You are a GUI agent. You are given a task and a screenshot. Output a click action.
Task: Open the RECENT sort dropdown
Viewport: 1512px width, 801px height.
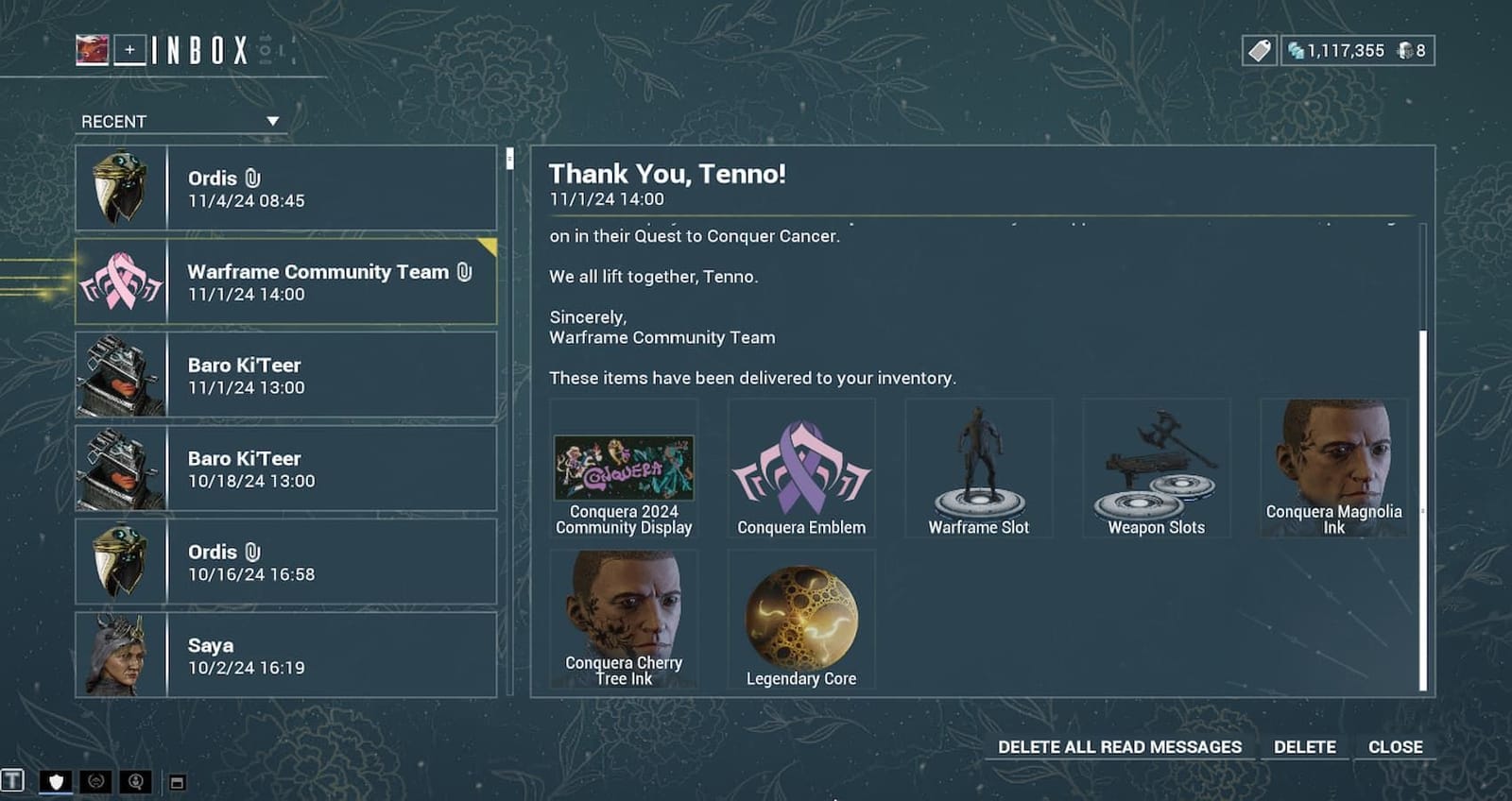(180, 121)
